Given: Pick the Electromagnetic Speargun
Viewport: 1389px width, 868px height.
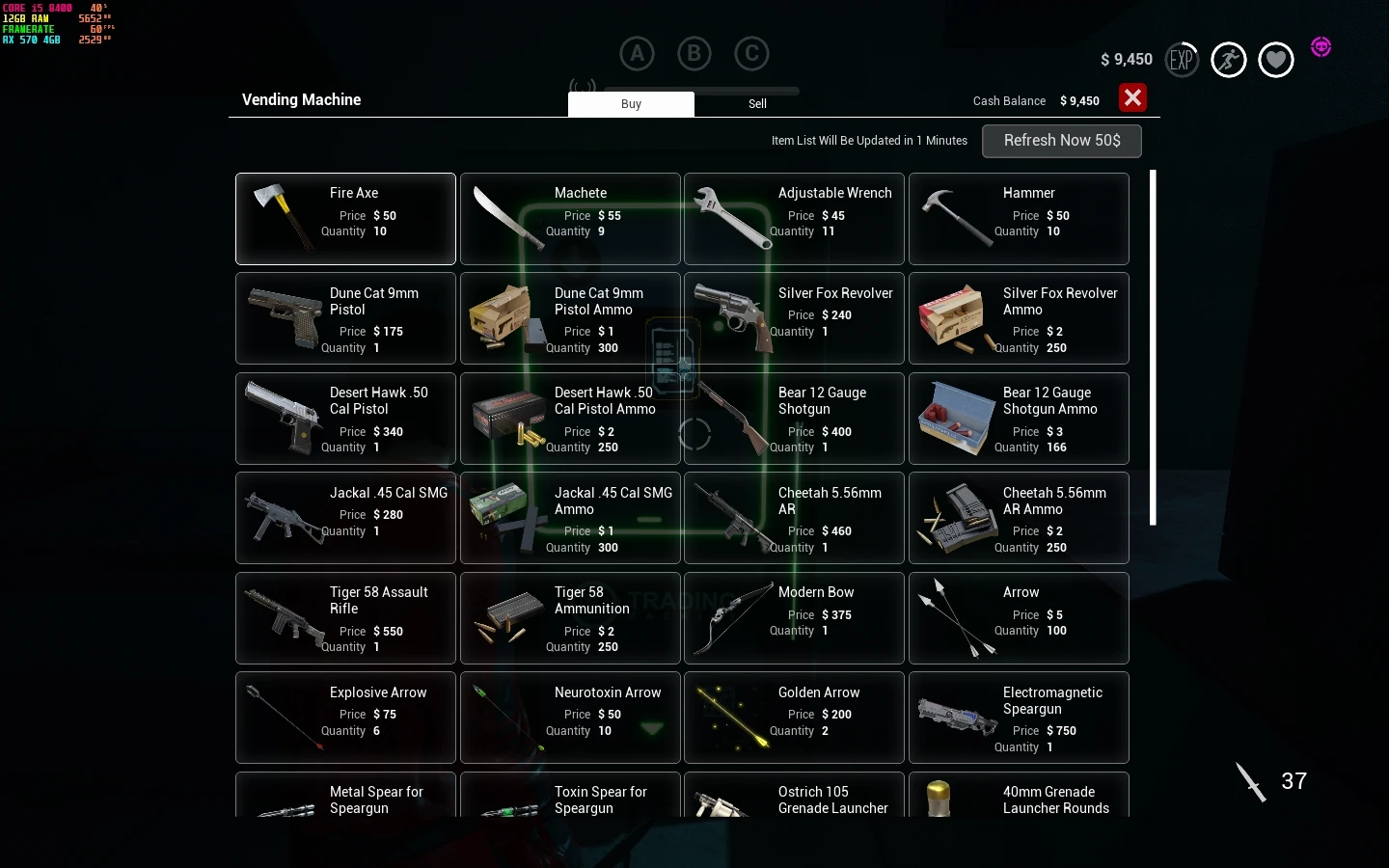Looking at the screenshot, I should coord(1019,718).
